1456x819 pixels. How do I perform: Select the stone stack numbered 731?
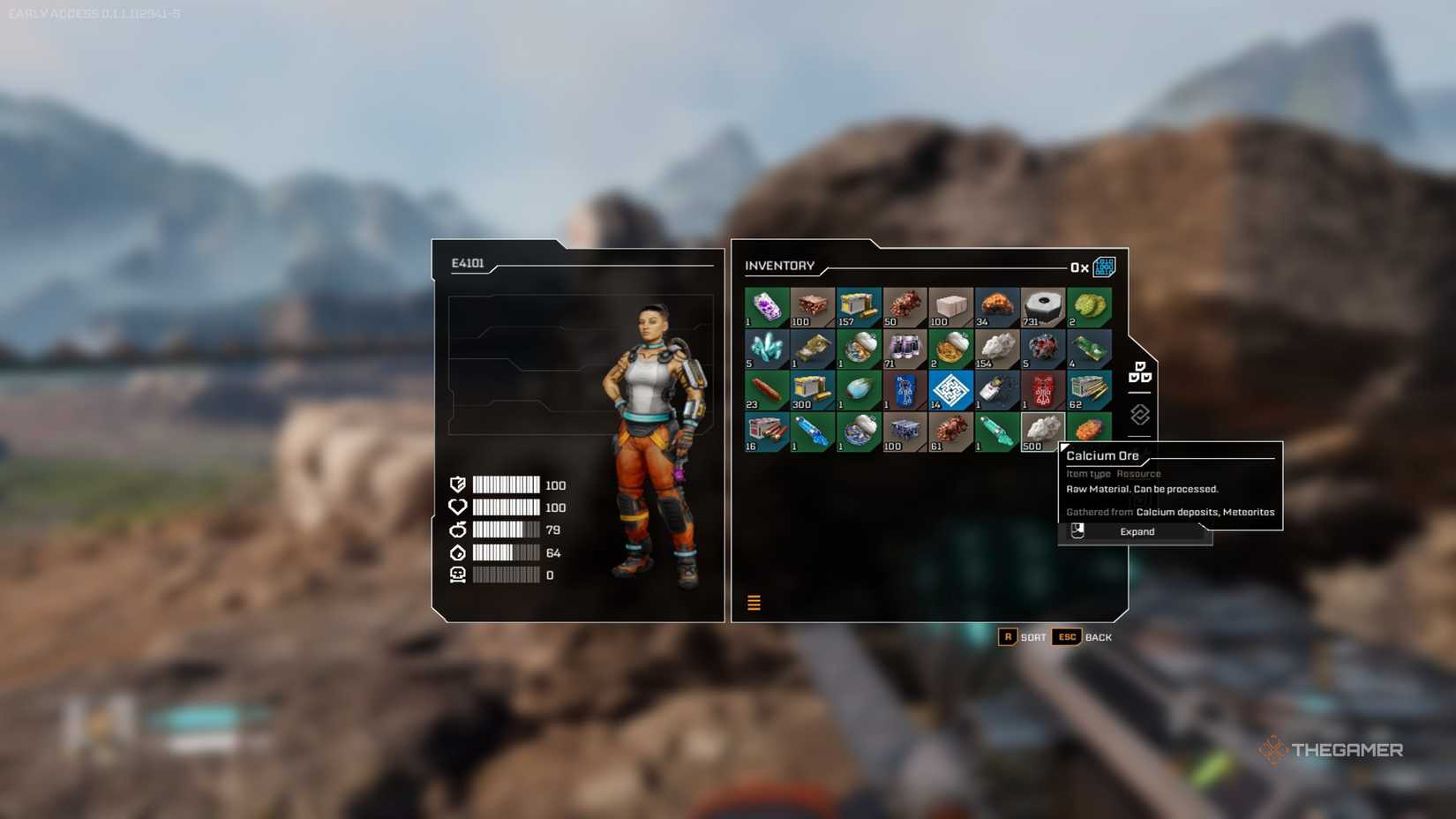[1043, 306]
